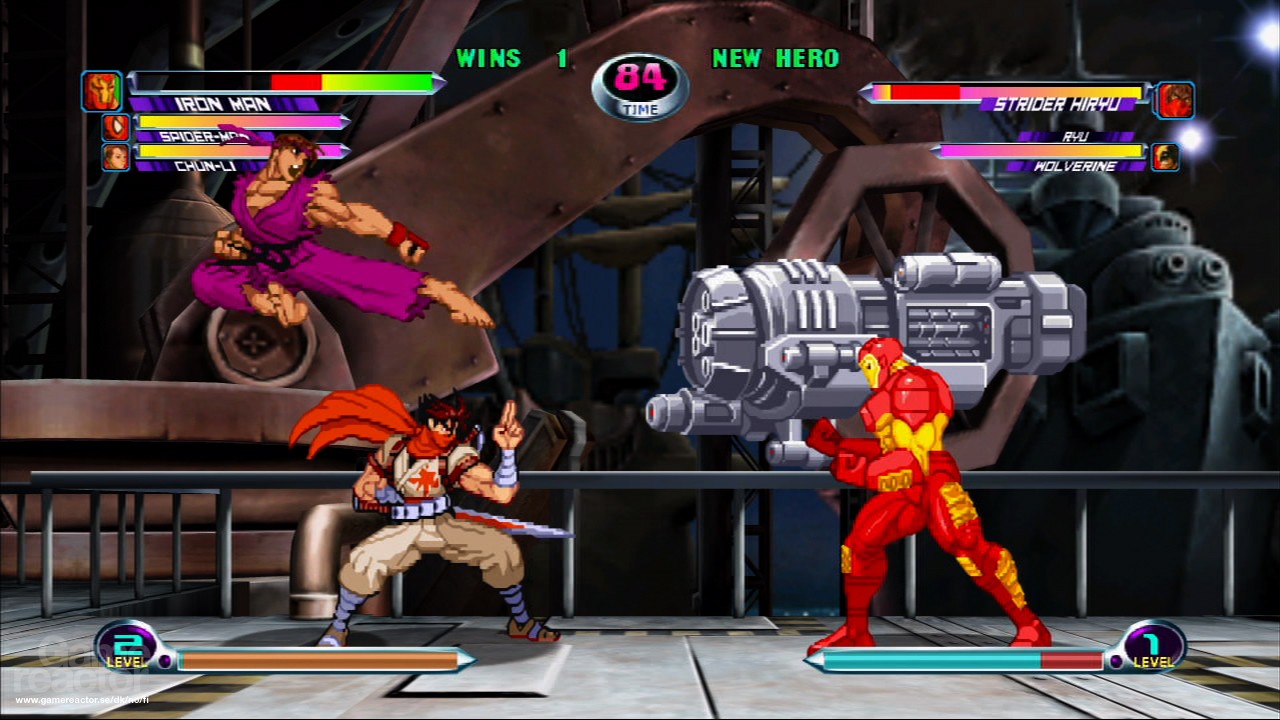The height and width of the screenshot is (720, 1280).
Task: Click the circular 84 TIME timer badge
Action: tap(640, 87)
